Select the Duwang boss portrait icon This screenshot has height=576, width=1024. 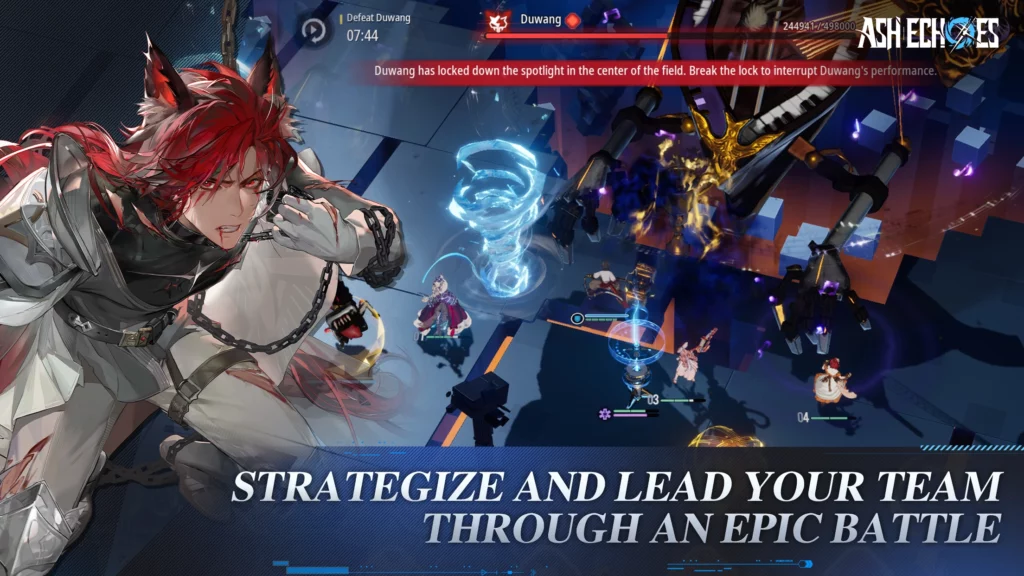(498, 20)
